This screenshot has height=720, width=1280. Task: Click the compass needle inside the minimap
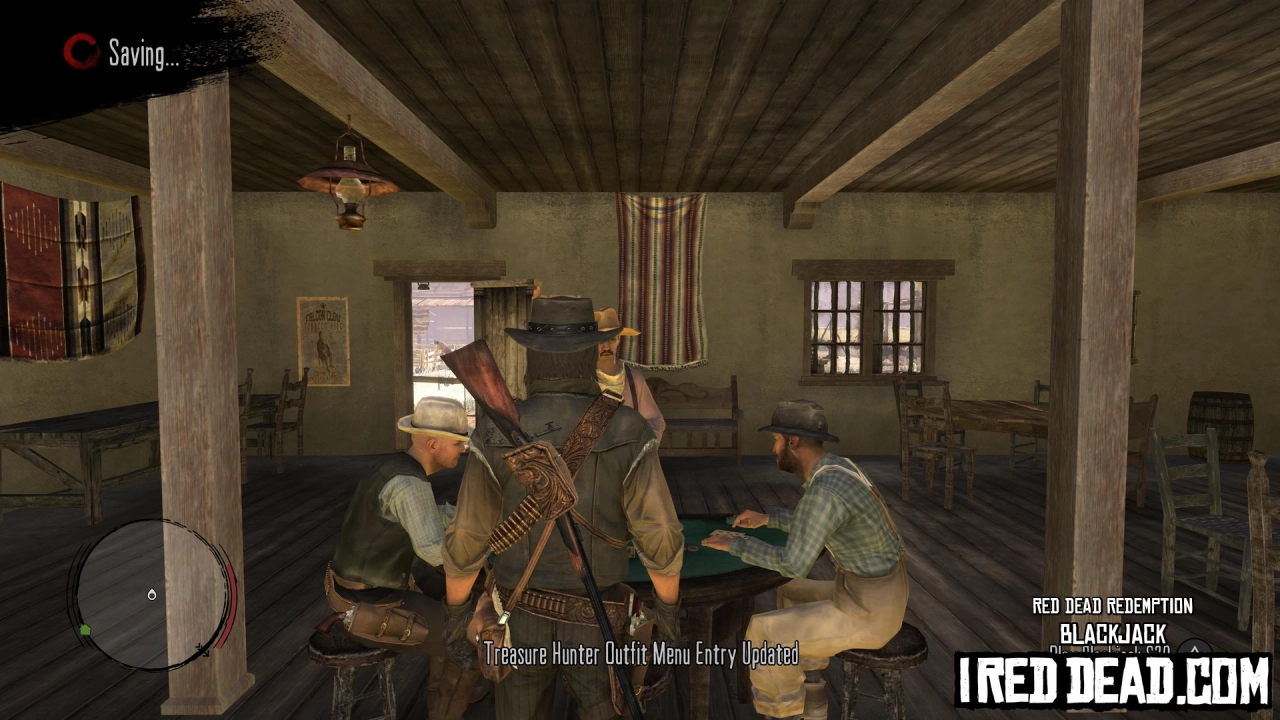coord(152,594)
